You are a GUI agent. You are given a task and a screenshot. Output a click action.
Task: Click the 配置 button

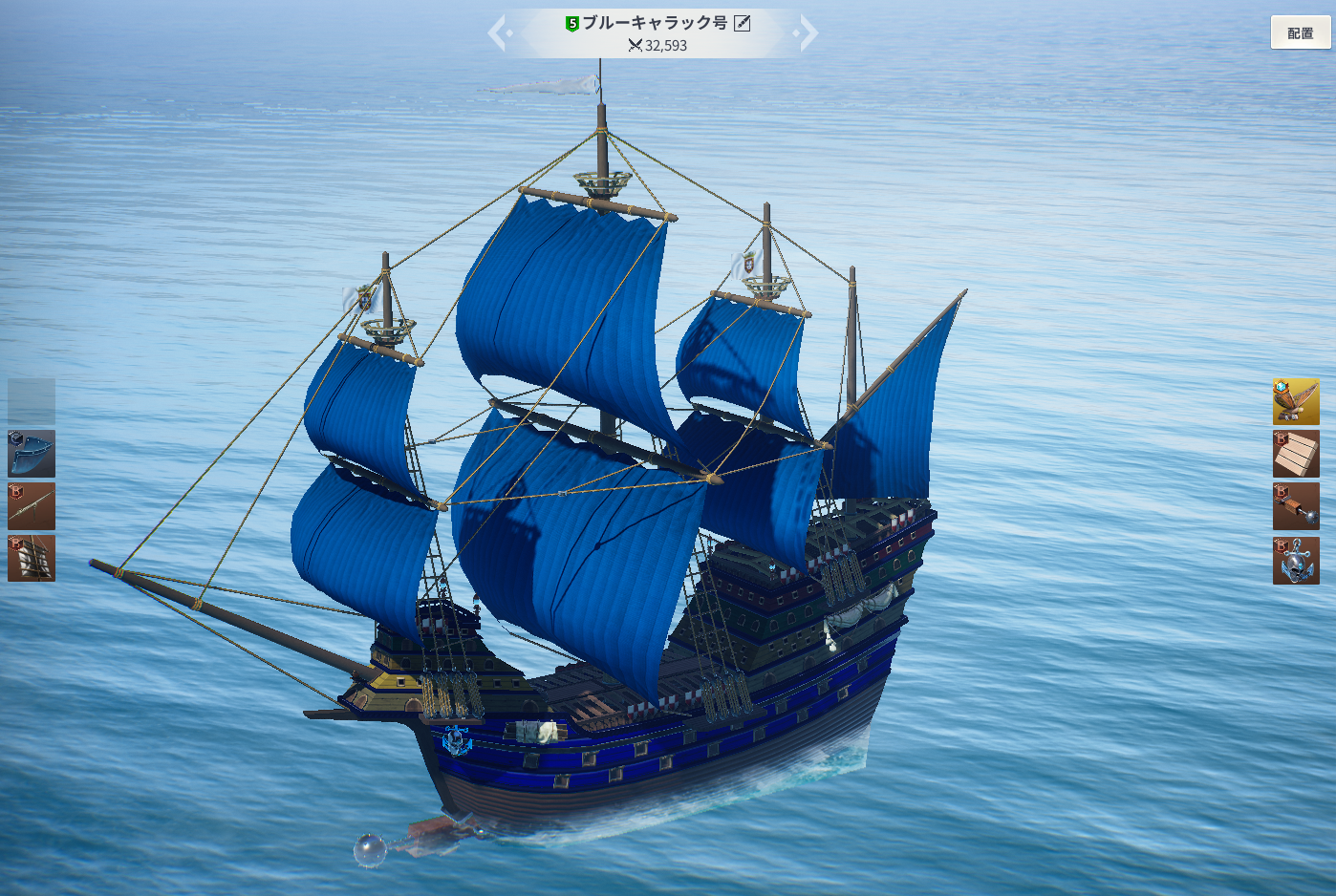tap(1300, 32)
